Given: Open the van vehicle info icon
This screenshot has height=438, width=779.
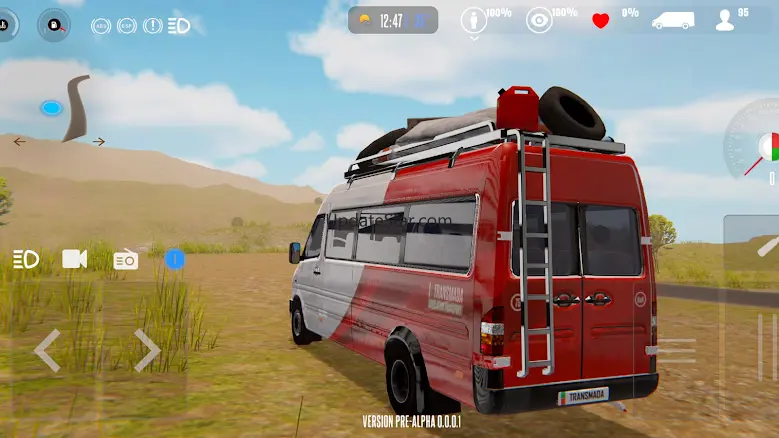Looking at the screenshot, I should [672, 21].
